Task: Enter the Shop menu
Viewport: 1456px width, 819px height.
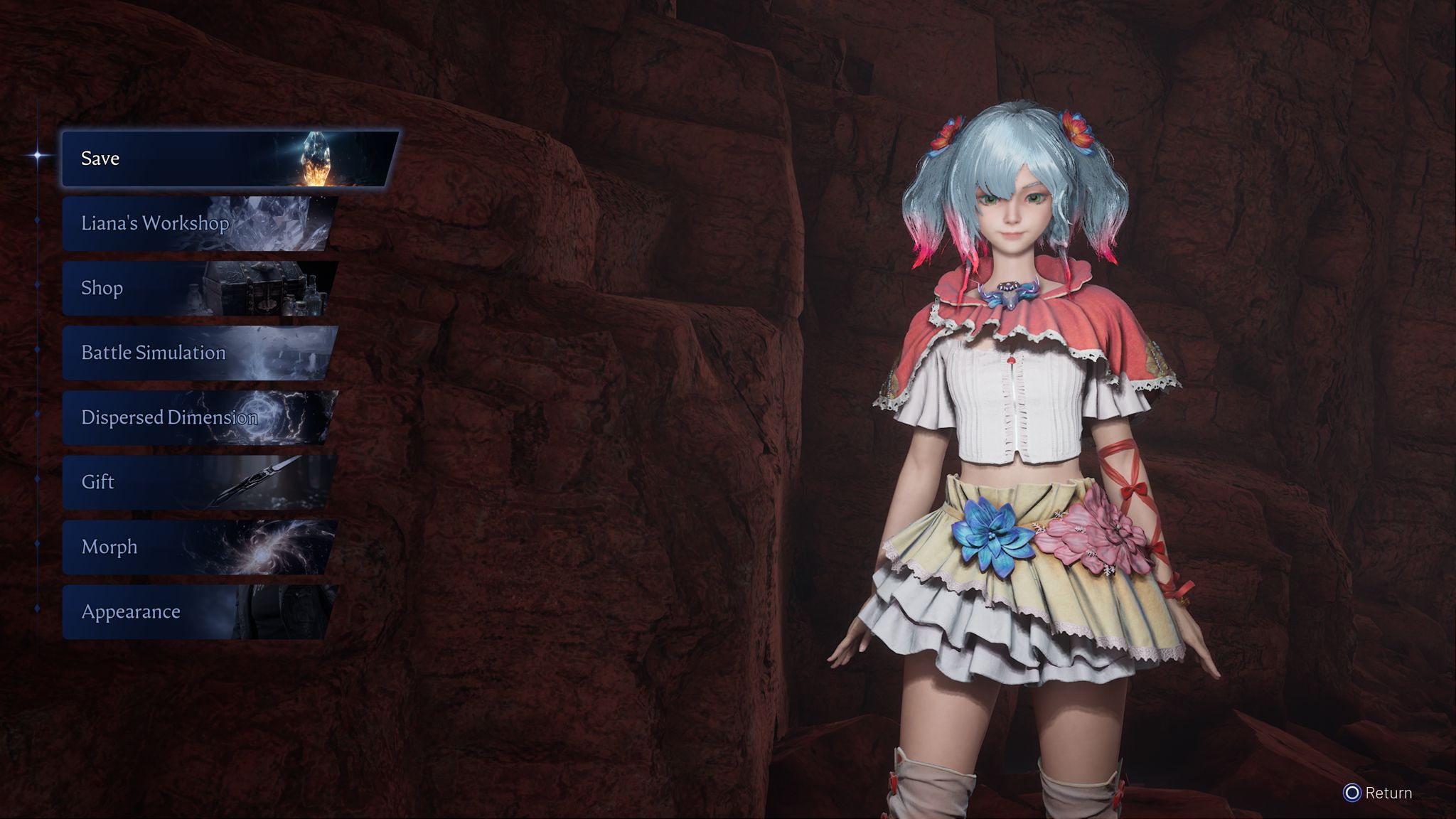Action: [198, 288]
